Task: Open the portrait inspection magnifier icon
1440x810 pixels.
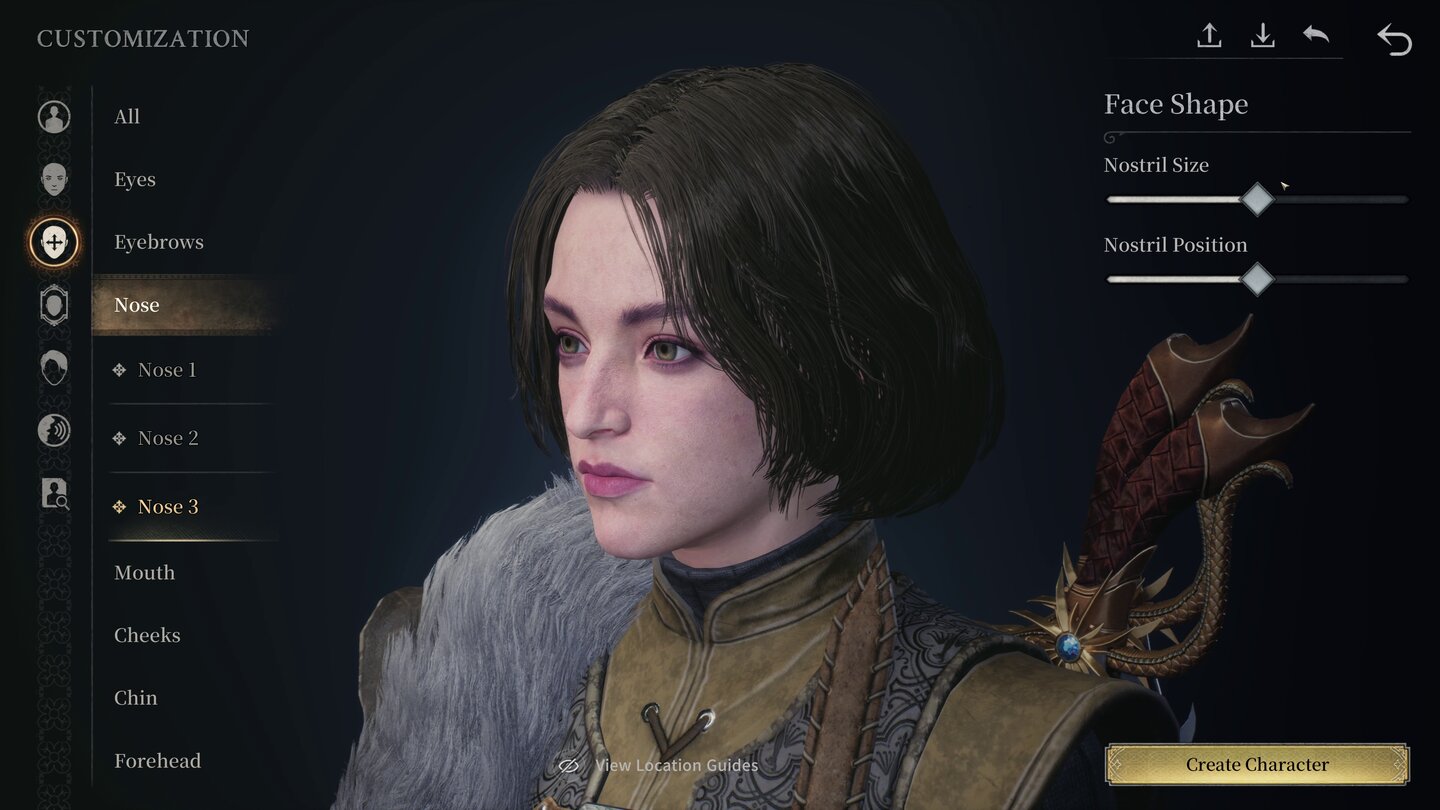Action: [53, 494]
